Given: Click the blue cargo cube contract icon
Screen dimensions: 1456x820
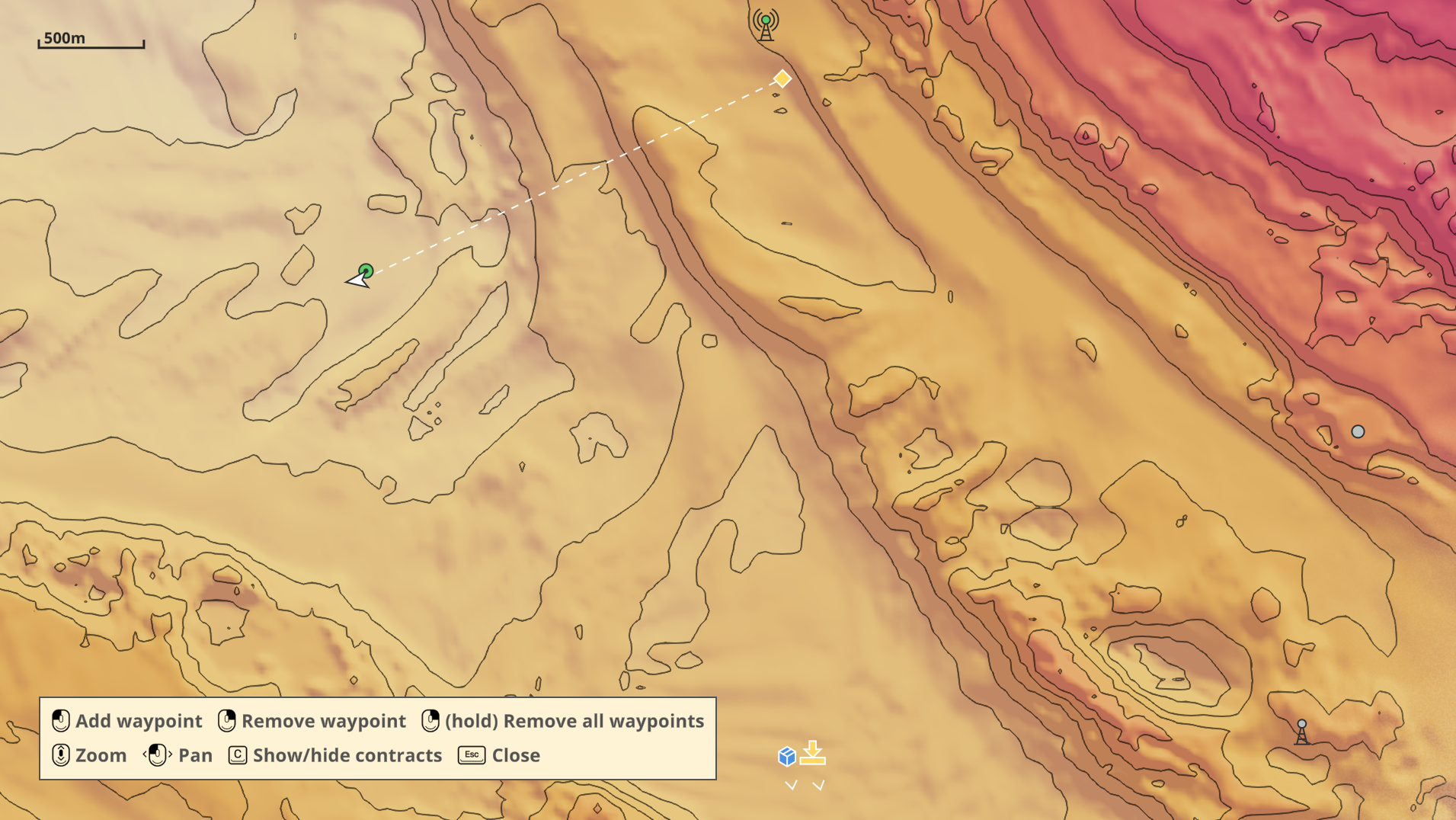Looking at the screenshot, I should pyautogui.click(x=786, y=758).
